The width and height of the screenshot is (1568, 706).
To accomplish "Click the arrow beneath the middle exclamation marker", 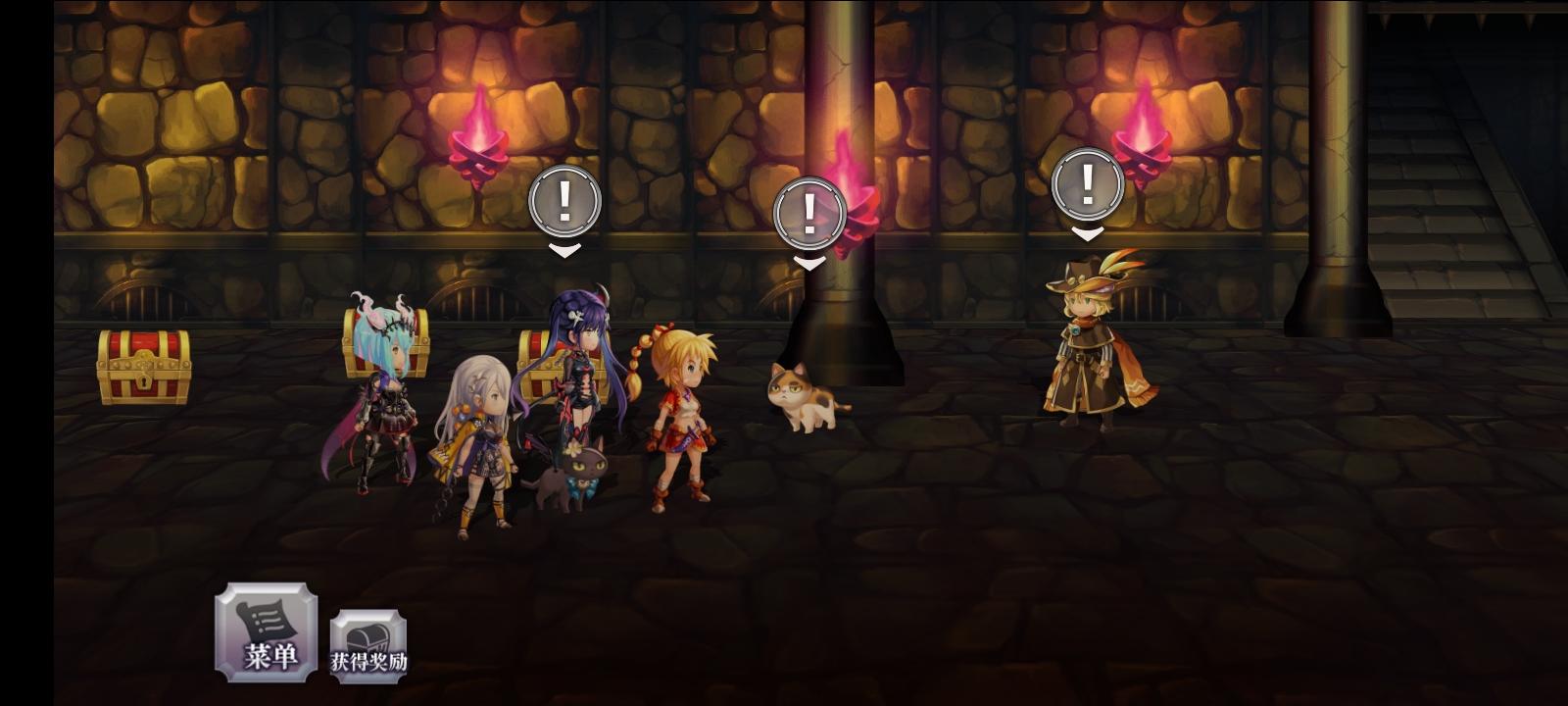I will [809, 261].
